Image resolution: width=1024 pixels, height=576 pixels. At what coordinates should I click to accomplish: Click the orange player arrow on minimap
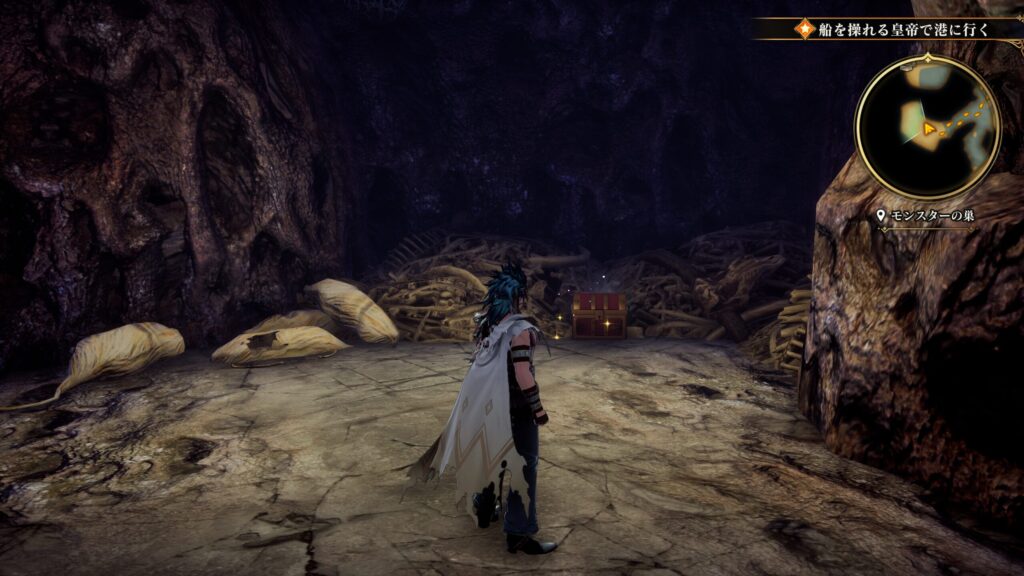(930, 129)
